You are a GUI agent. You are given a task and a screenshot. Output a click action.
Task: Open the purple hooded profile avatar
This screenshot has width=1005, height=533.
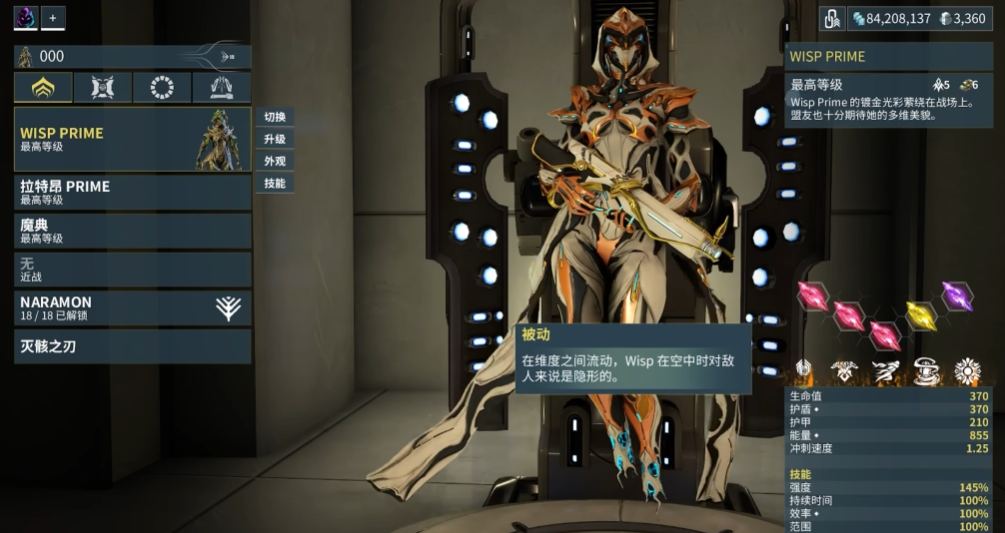[25, 18]
